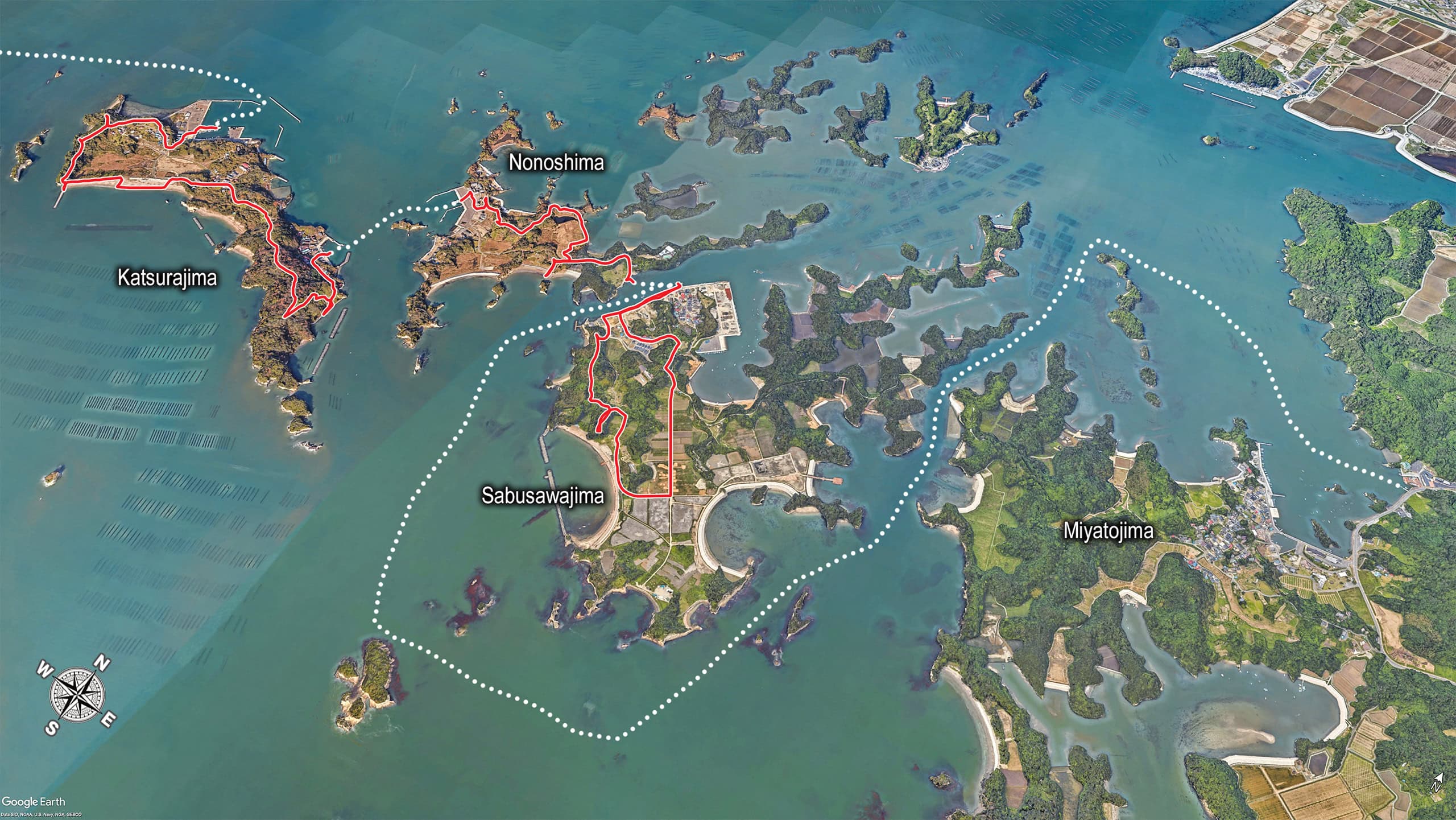Viewport: 1456px width, 820px height.
Task: Select the Katsurajima island label
Action: 167,278
